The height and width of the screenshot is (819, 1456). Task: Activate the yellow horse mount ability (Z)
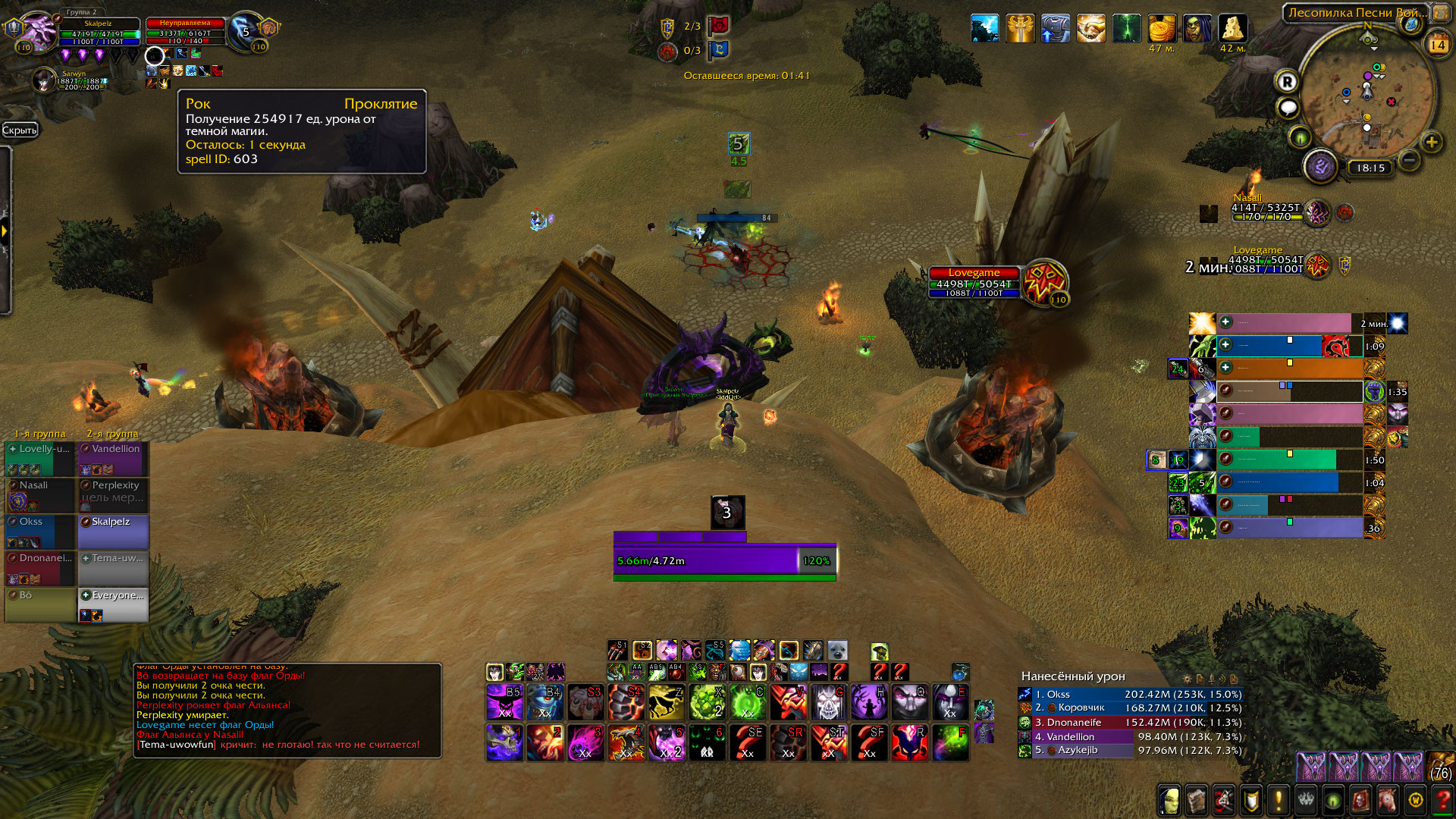click(666, 702)
